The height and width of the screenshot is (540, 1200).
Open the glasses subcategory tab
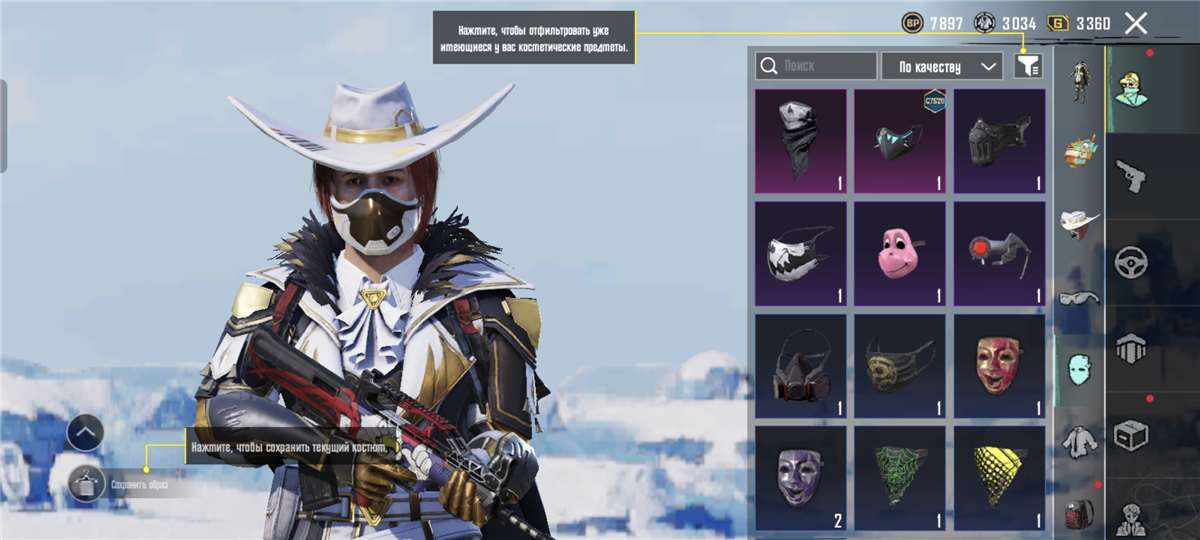point(1079,297)
